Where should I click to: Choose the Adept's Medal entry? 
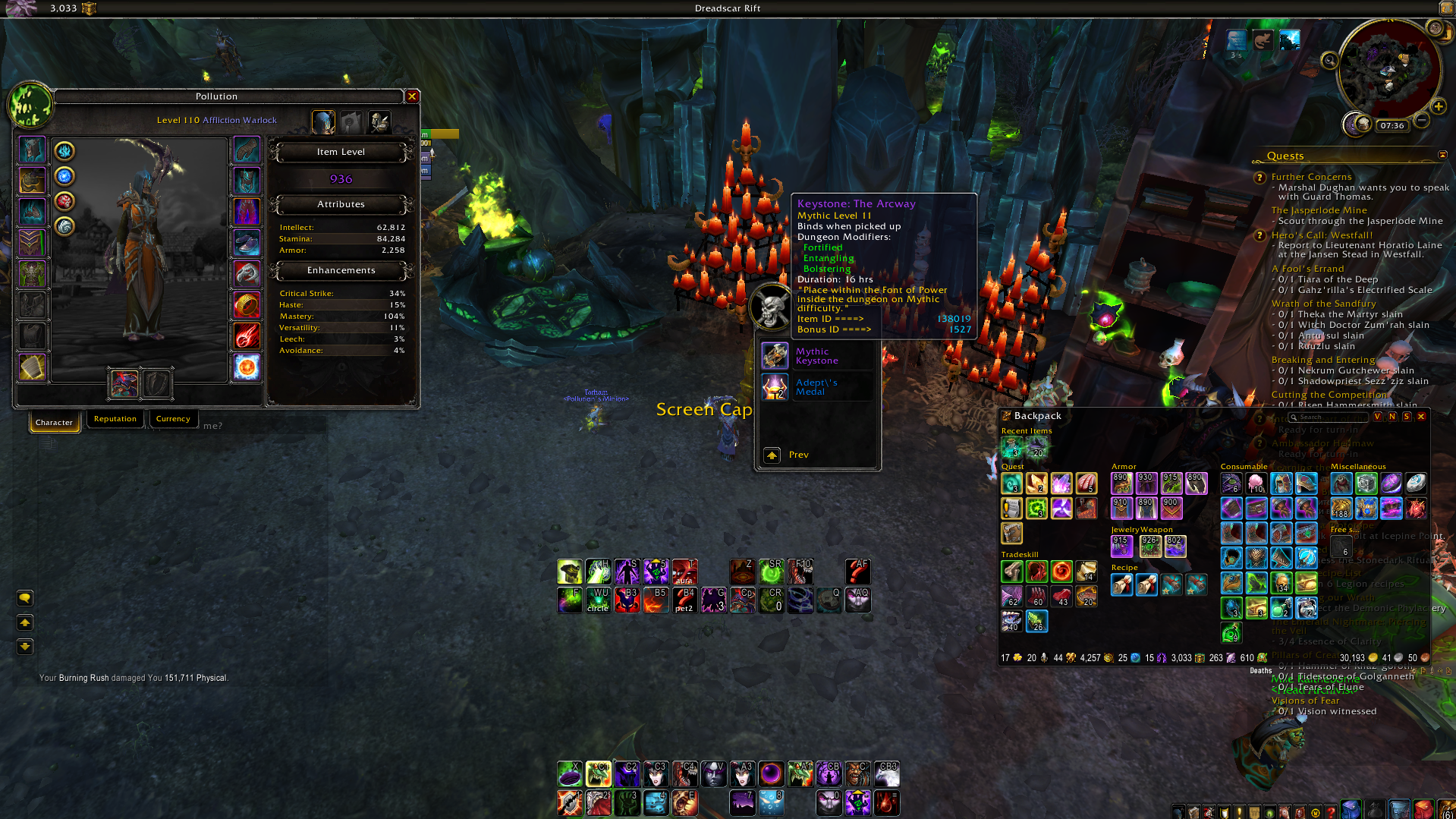coord(816,387)
